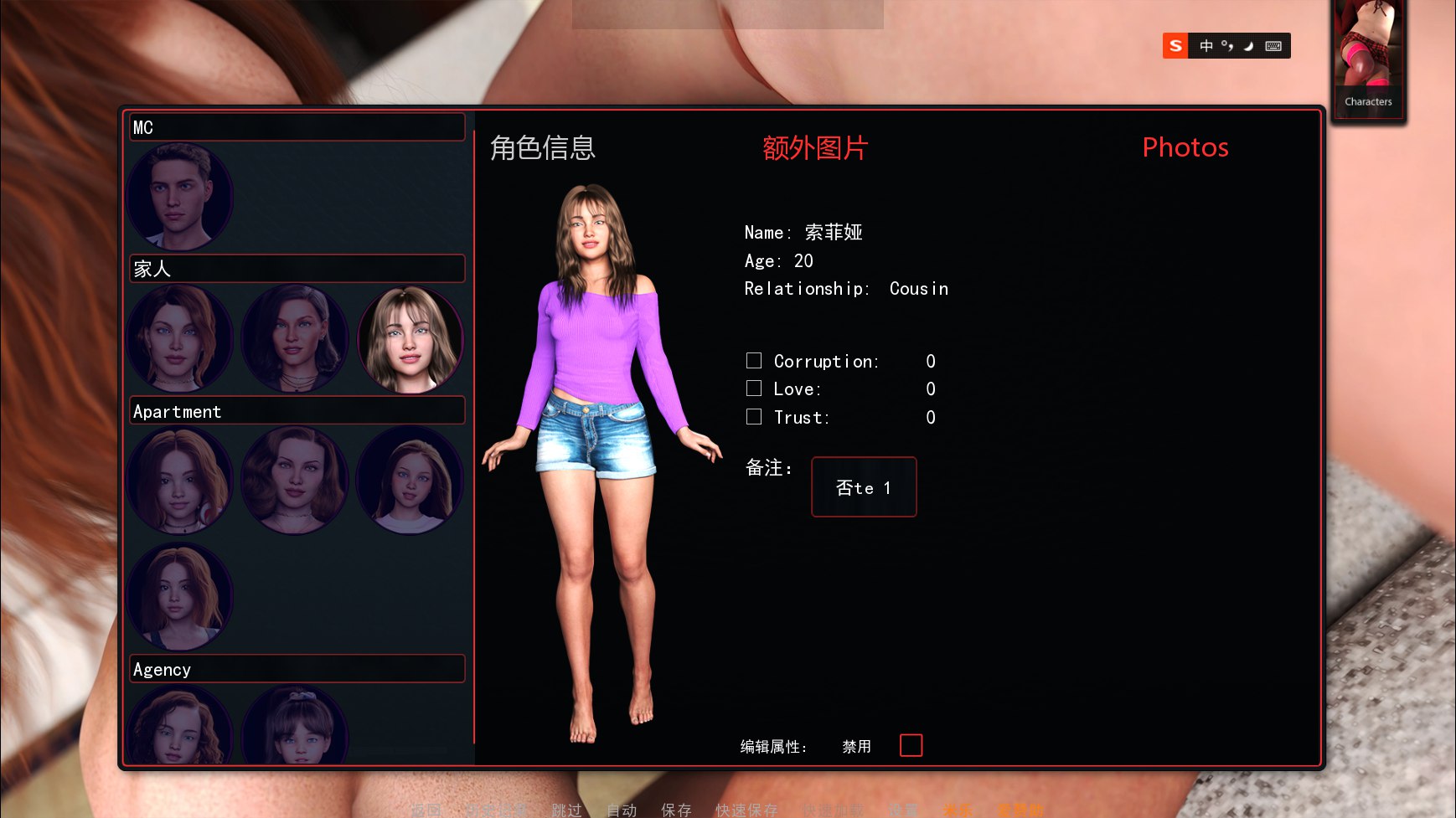Close the Characters panel via top-right thumbnail
Screen dimensions: 1456x818
point(1368,60)
